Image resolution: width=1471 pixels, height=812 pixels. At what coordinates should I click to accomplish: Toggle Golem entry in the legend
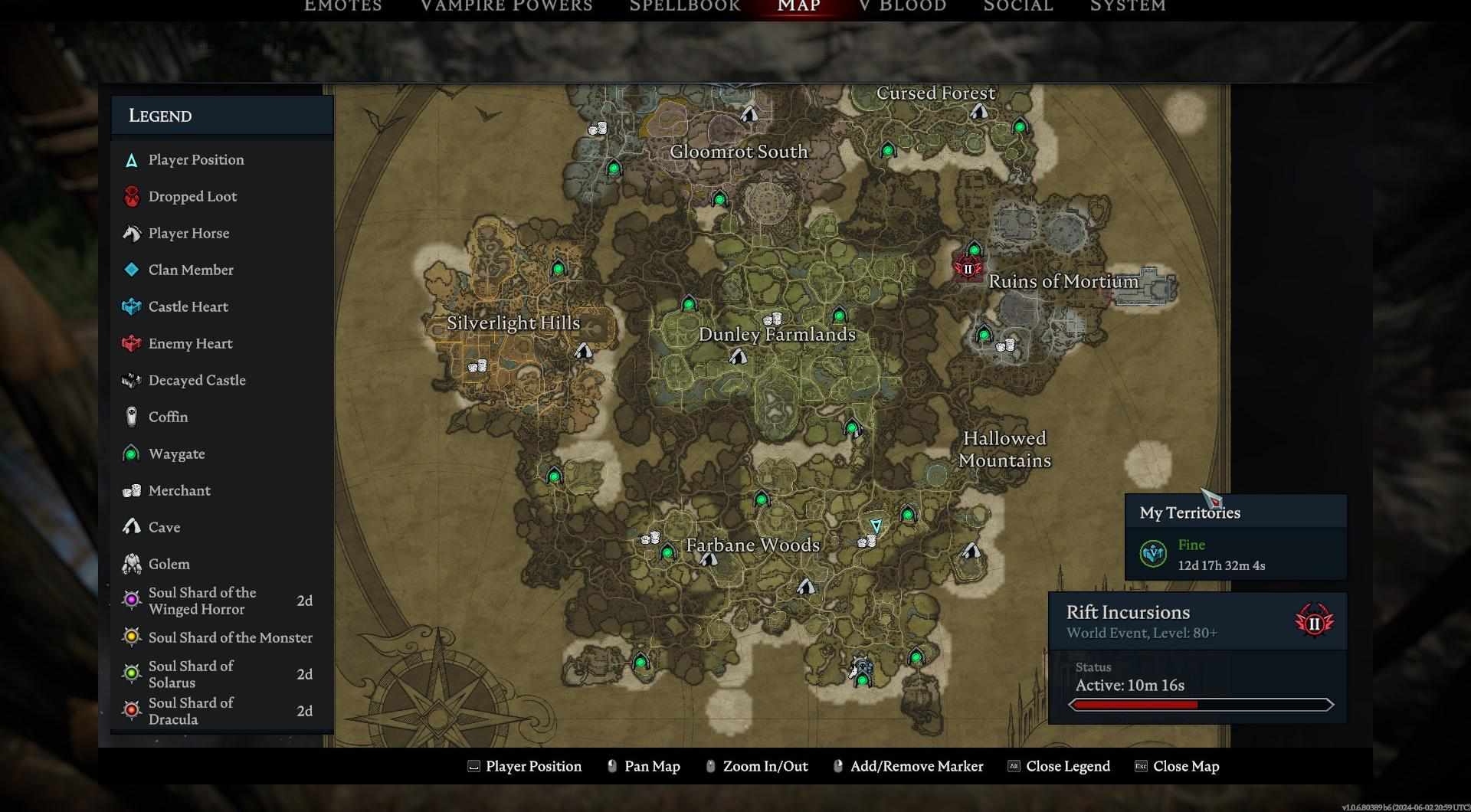click(x=169, y=564)
